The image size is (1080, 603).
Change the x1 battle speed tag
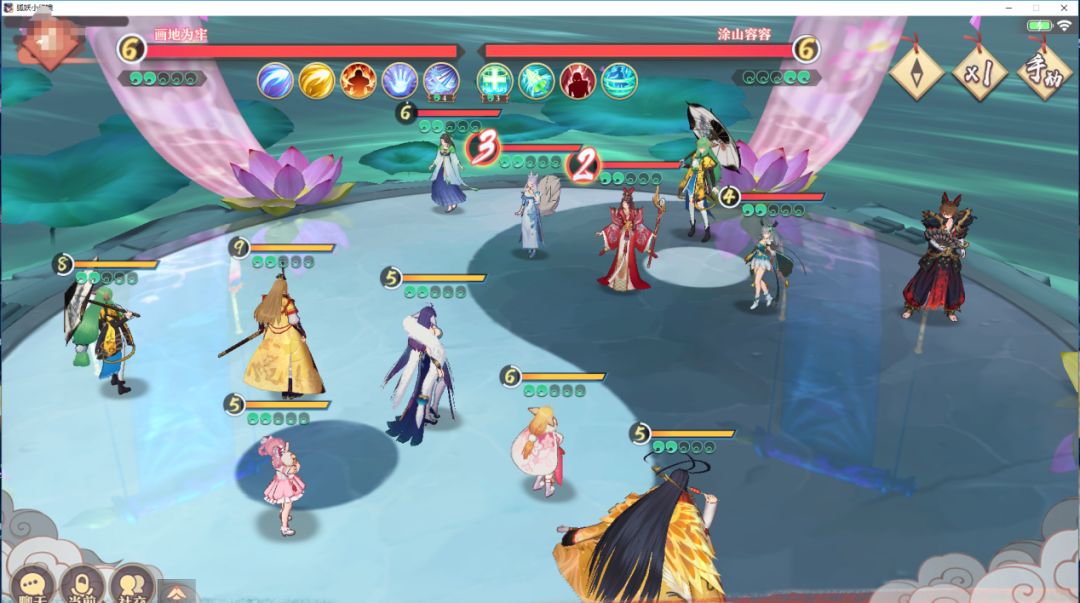click(978, 72)
